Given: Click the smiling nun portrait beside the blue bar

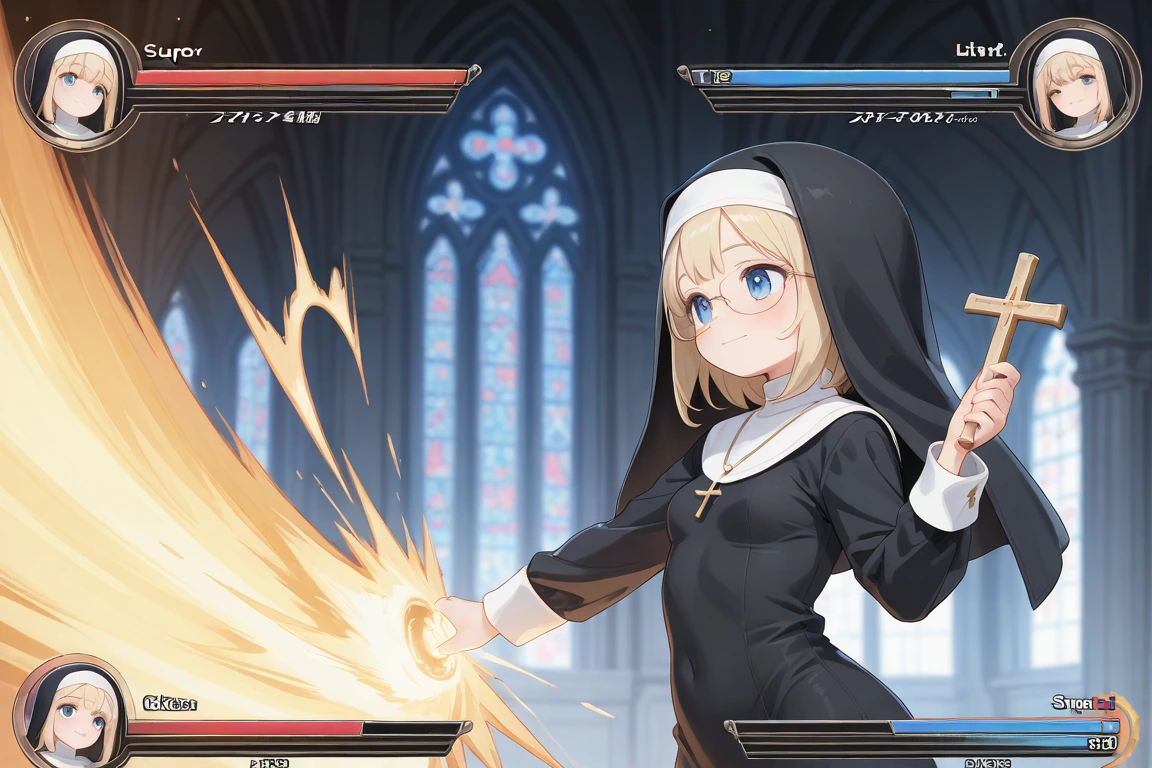Looking at the screenshot, I should pos(1076,84).
